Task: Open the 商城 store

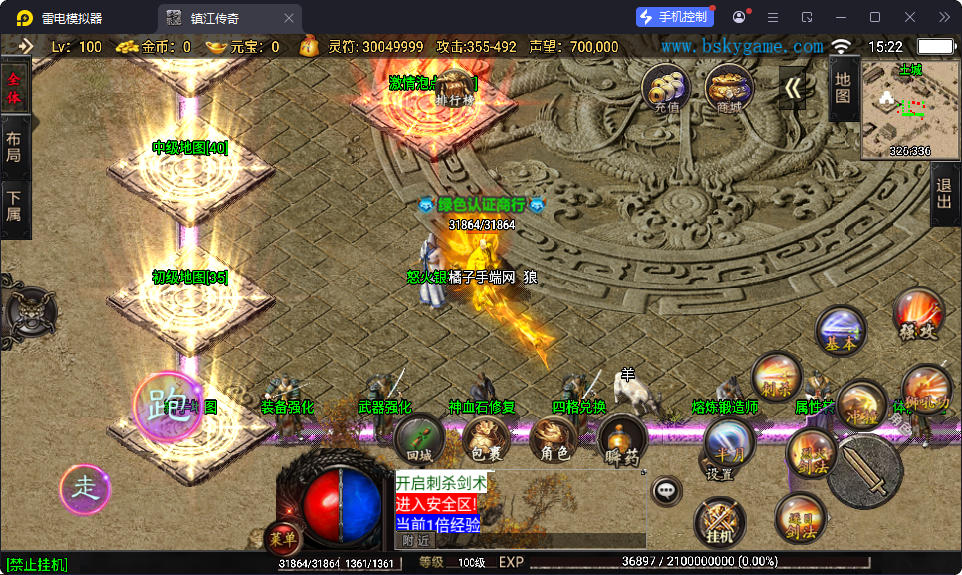Action: [x=729, y=88]
